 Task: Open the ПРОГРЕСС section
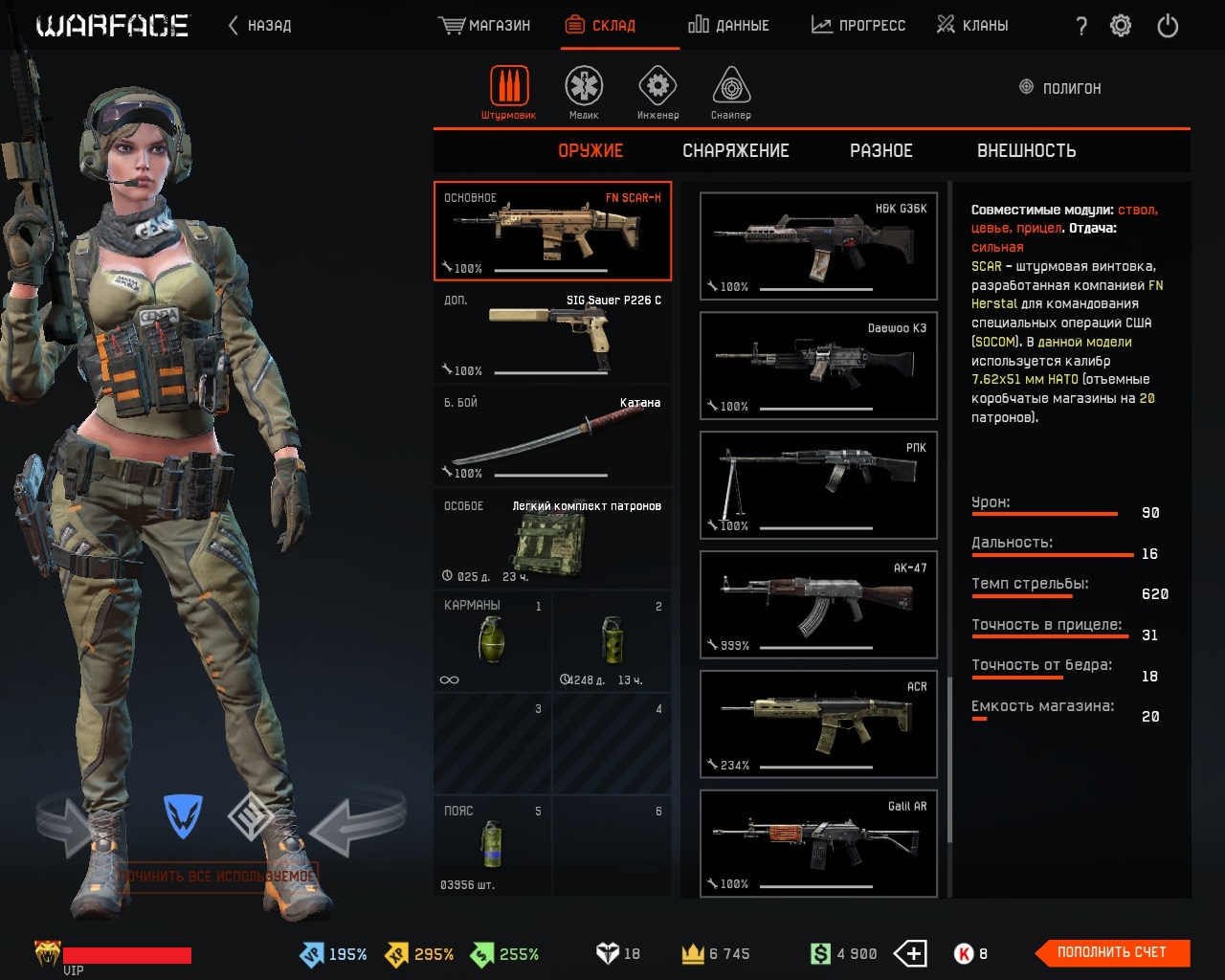tap(858, 26)
